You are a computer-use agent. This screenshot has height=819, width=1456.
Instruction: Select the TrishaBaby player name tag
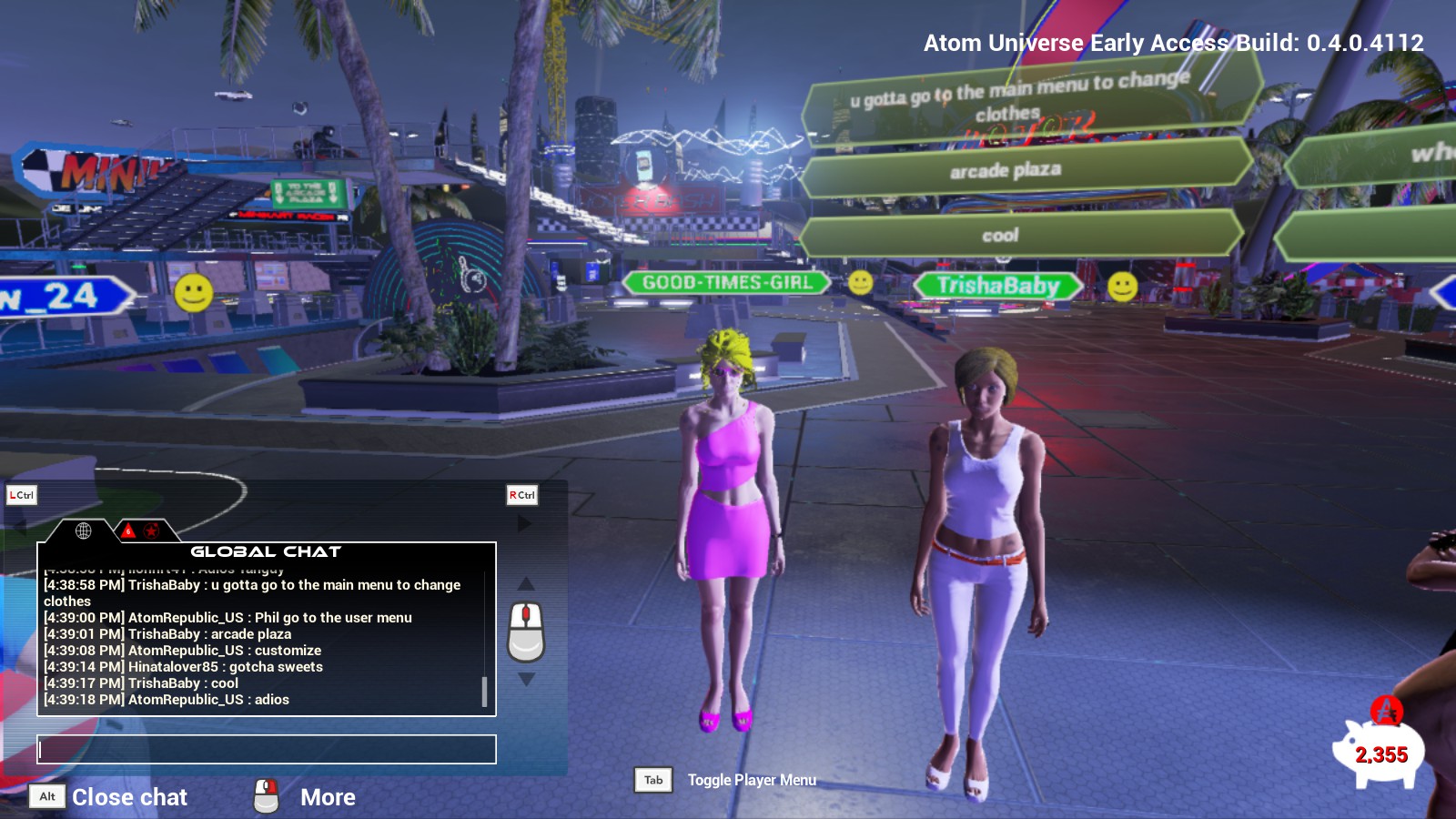[998, 286]
